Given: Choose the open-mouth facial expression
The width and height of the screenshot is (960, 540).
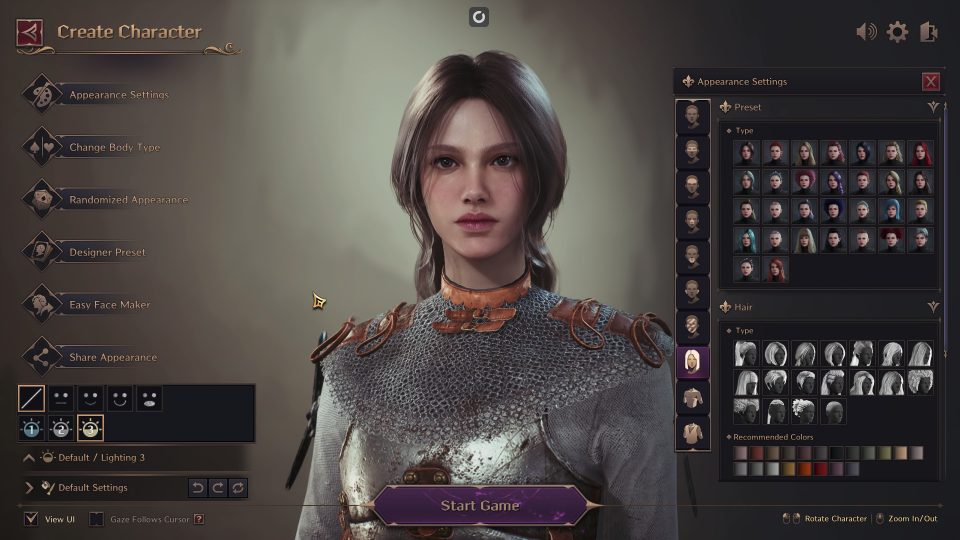Looking at the screenshot, I should click(x=149, y=399).
